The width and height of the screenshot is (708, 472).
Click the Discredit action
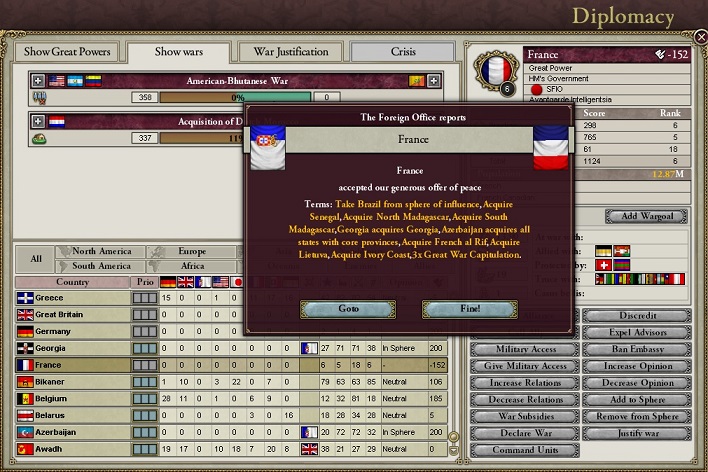click(636, 316)
